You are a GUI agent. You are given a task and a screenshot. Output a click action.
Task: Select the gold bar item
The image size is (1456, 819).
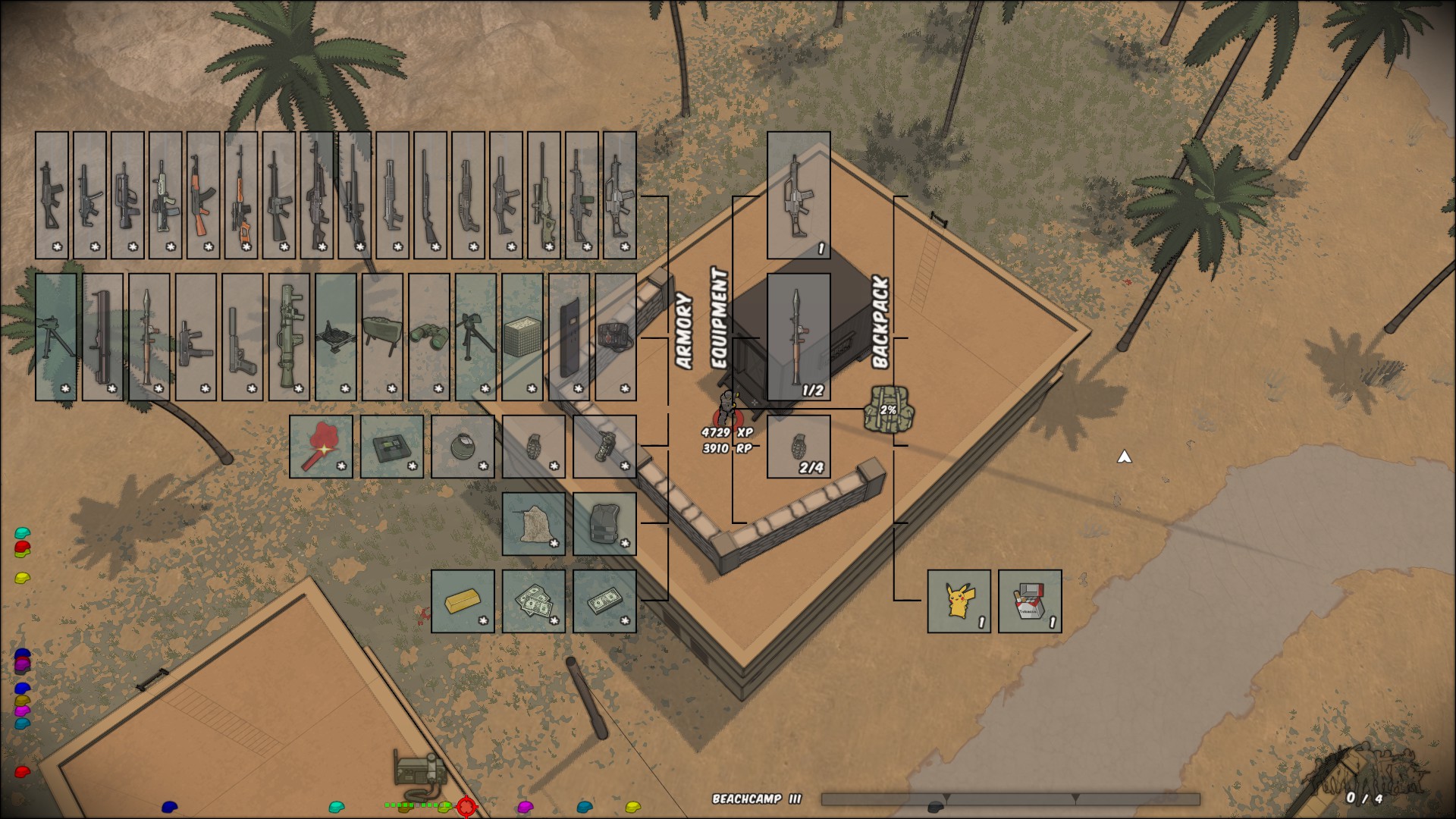click(x=463, y=601)
